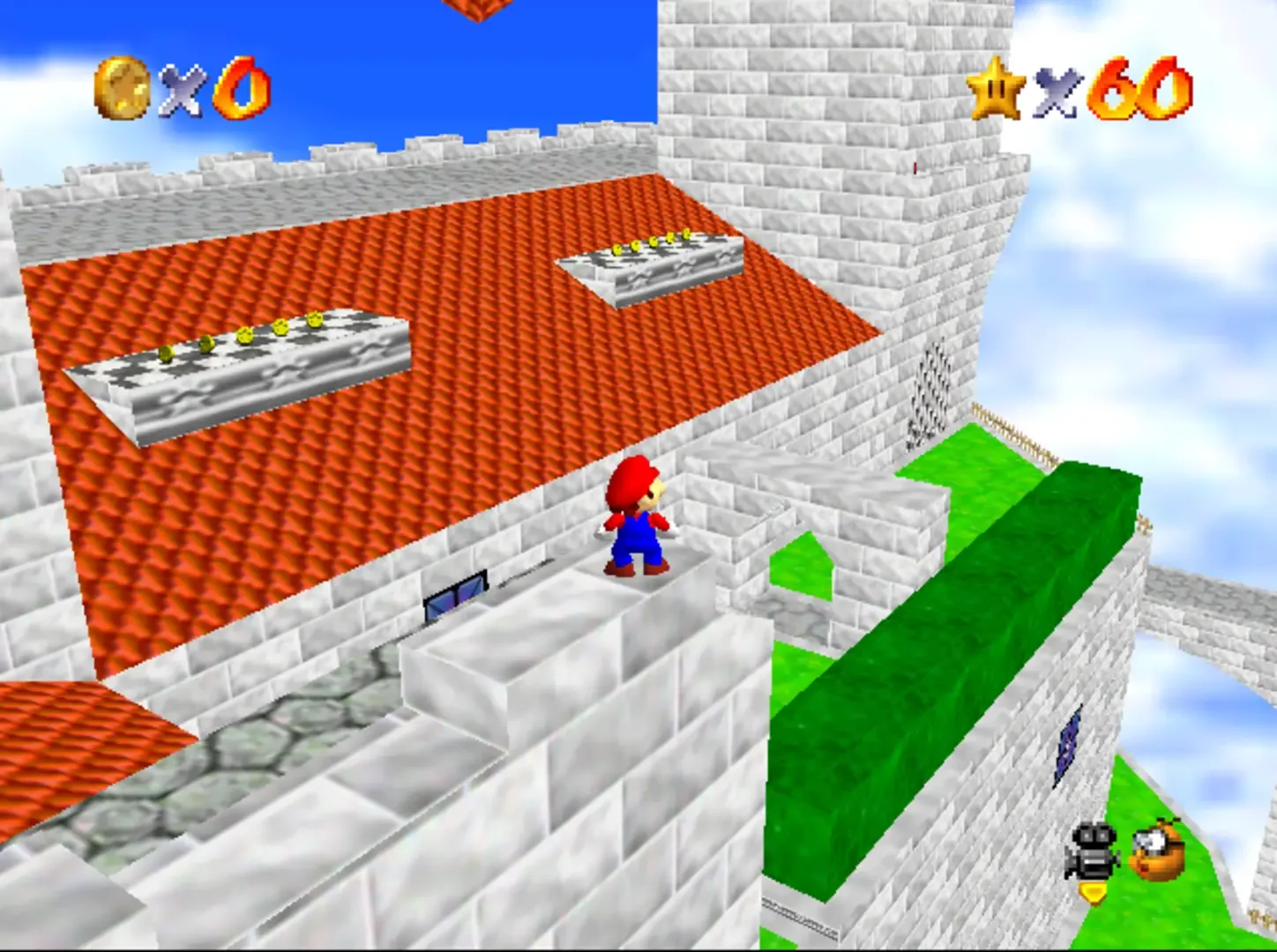Click the fiery orange zero coin counter

pyautogui.click(x=243, y=88)
